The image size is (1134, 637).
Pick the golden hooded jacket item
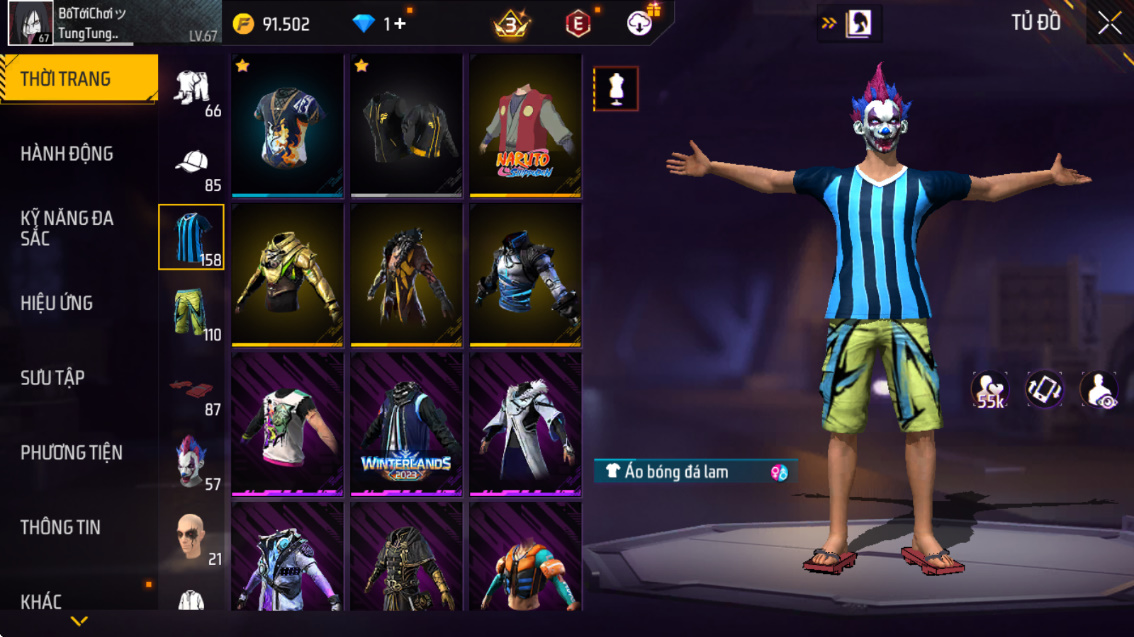[287, 275]
